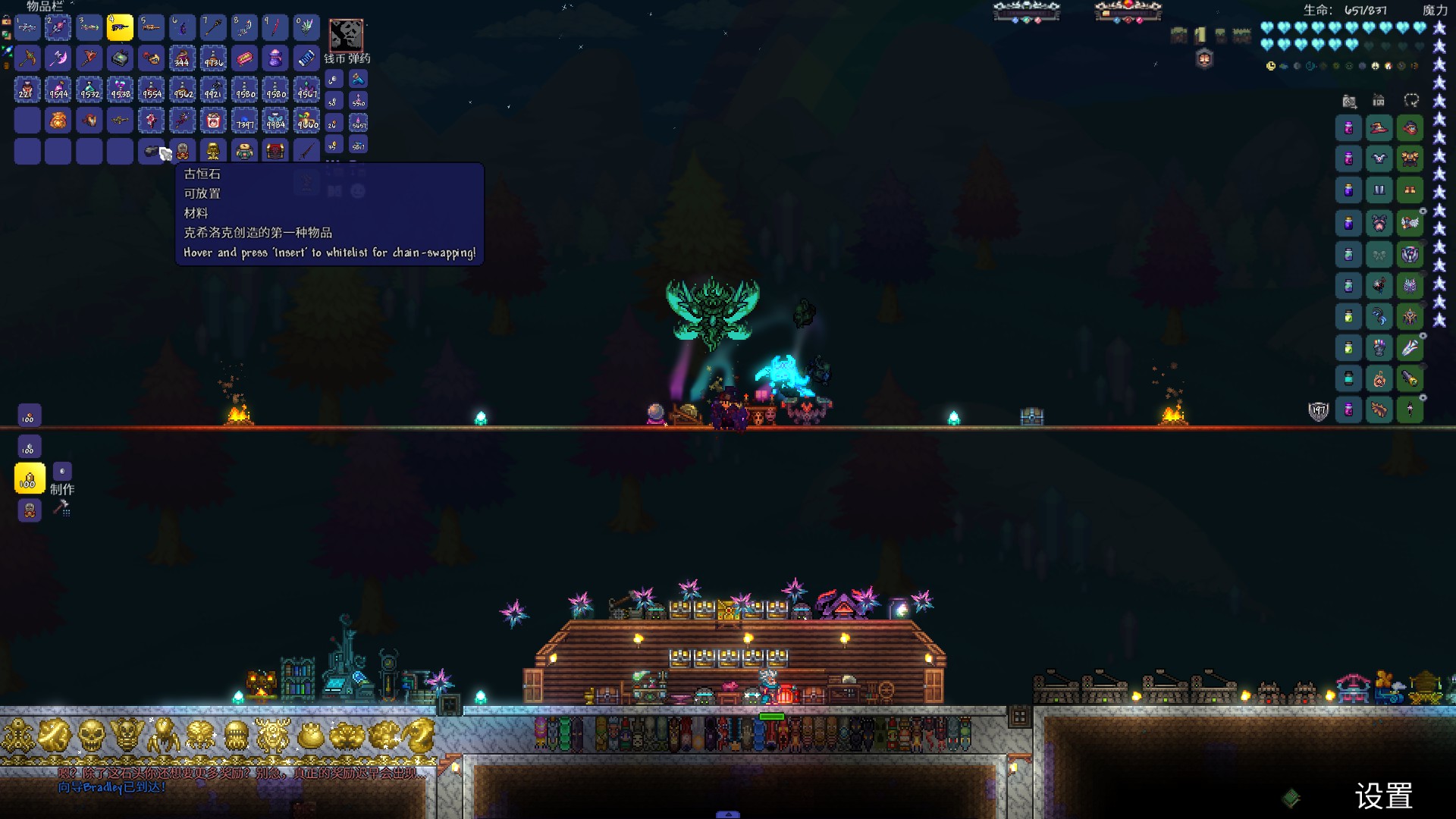The height and width of the screenshot is (819, 1456).
Task: Select the golden pickaxe inventory slot
Action: pos(27,58)
